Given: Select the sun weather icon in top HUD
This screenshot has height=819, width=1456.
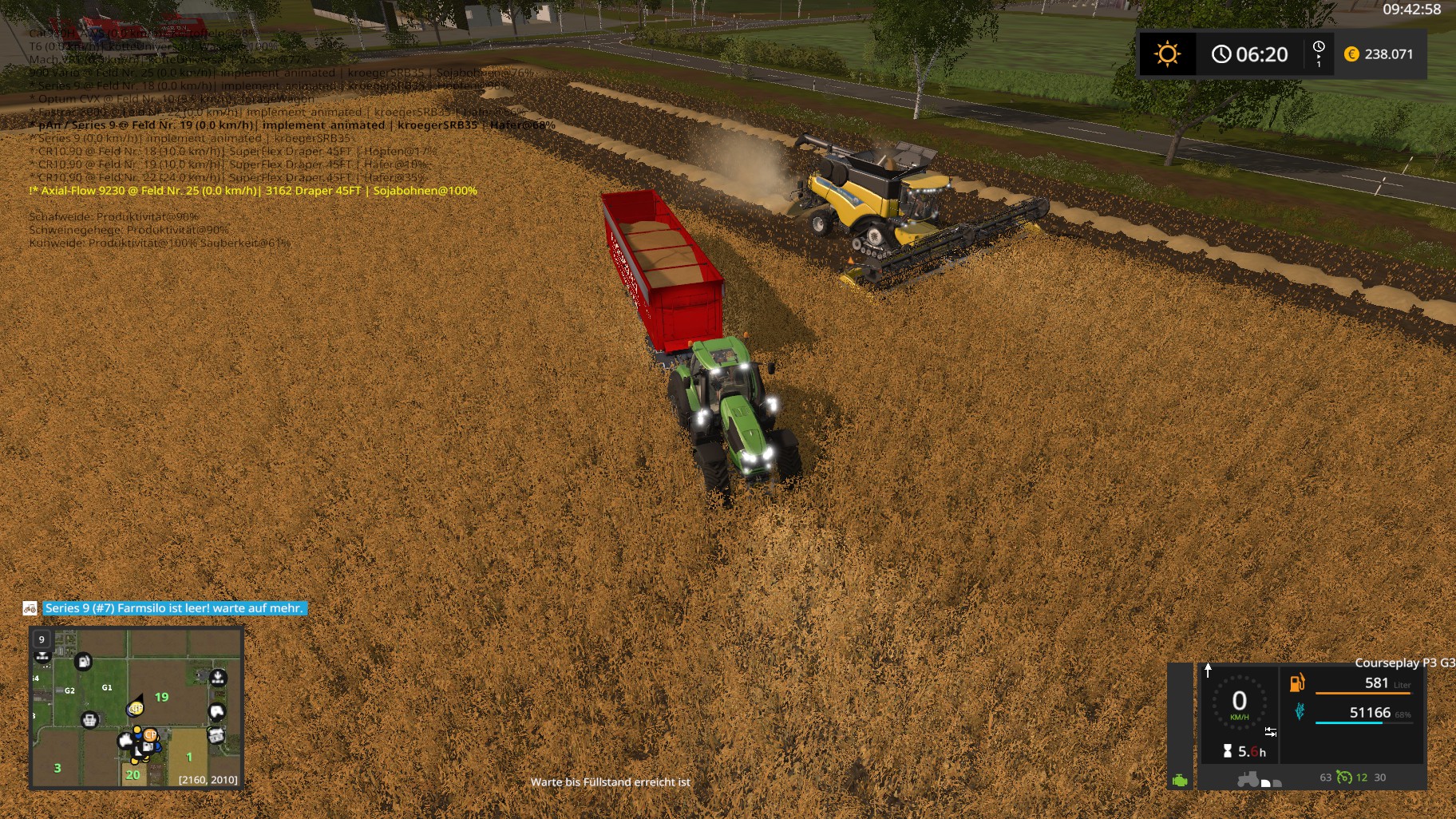Looking at the screenshot, I should [1168, 54].
